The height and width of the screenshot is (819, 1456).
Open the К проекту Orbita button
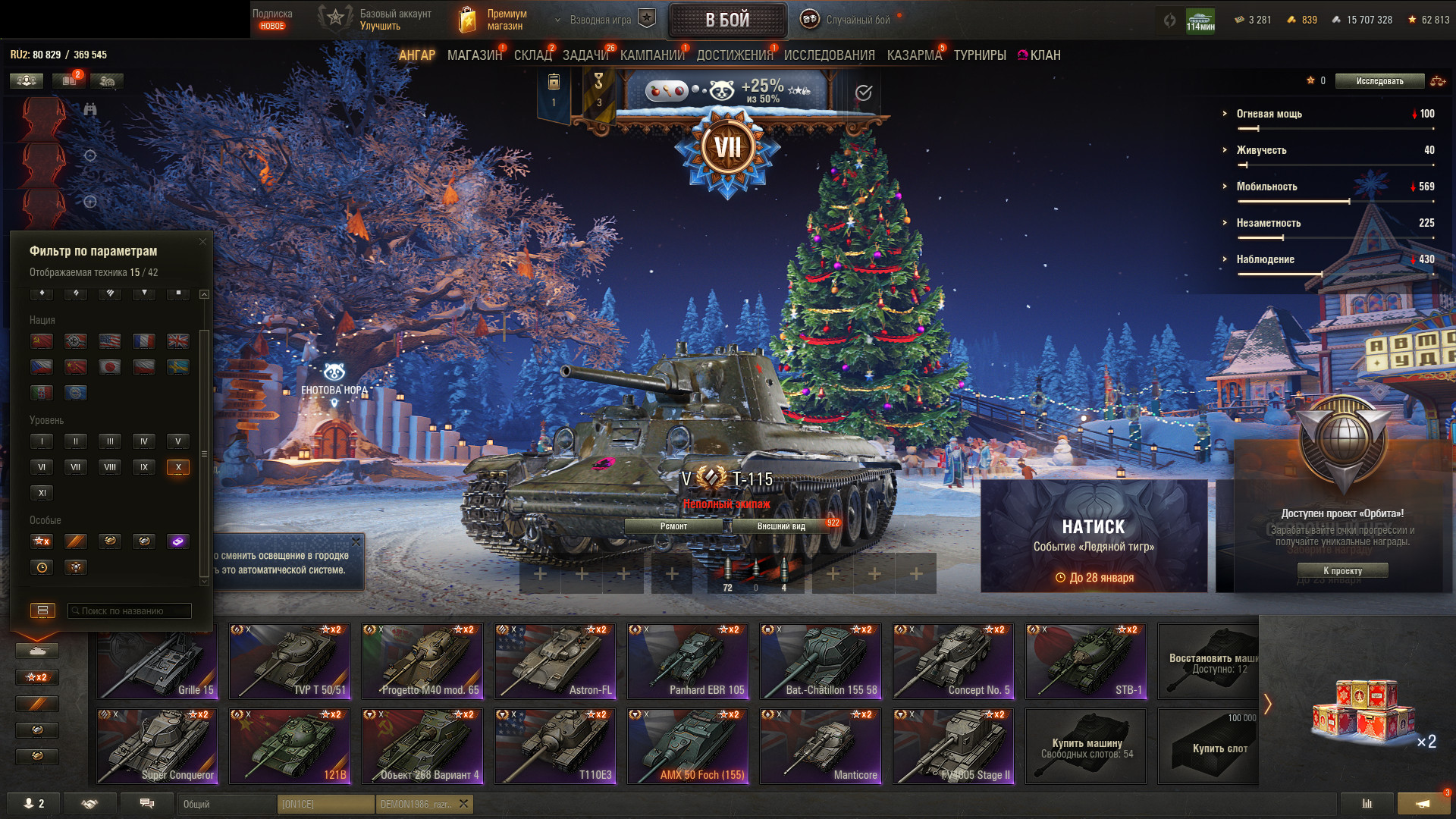1342,571
